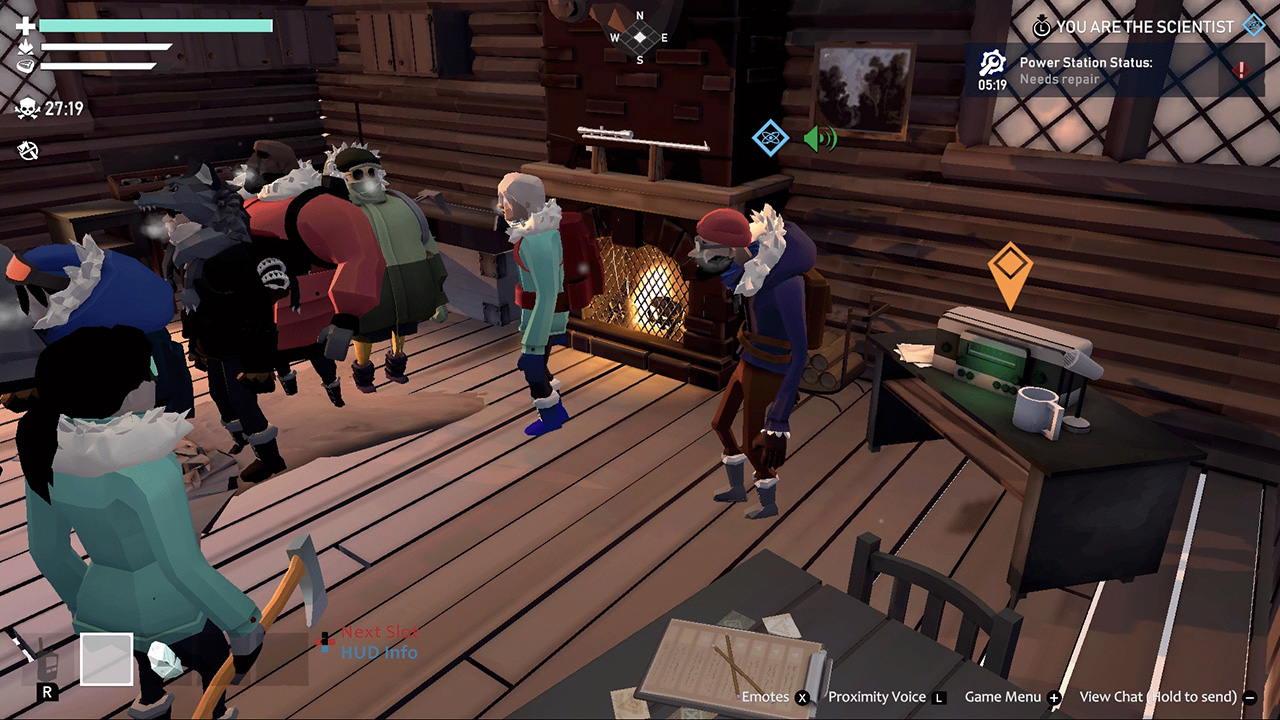Toggle HUD Info display
Viewport: 1280px width, 720px height.
pyautogui.click(x=377, y=651)
